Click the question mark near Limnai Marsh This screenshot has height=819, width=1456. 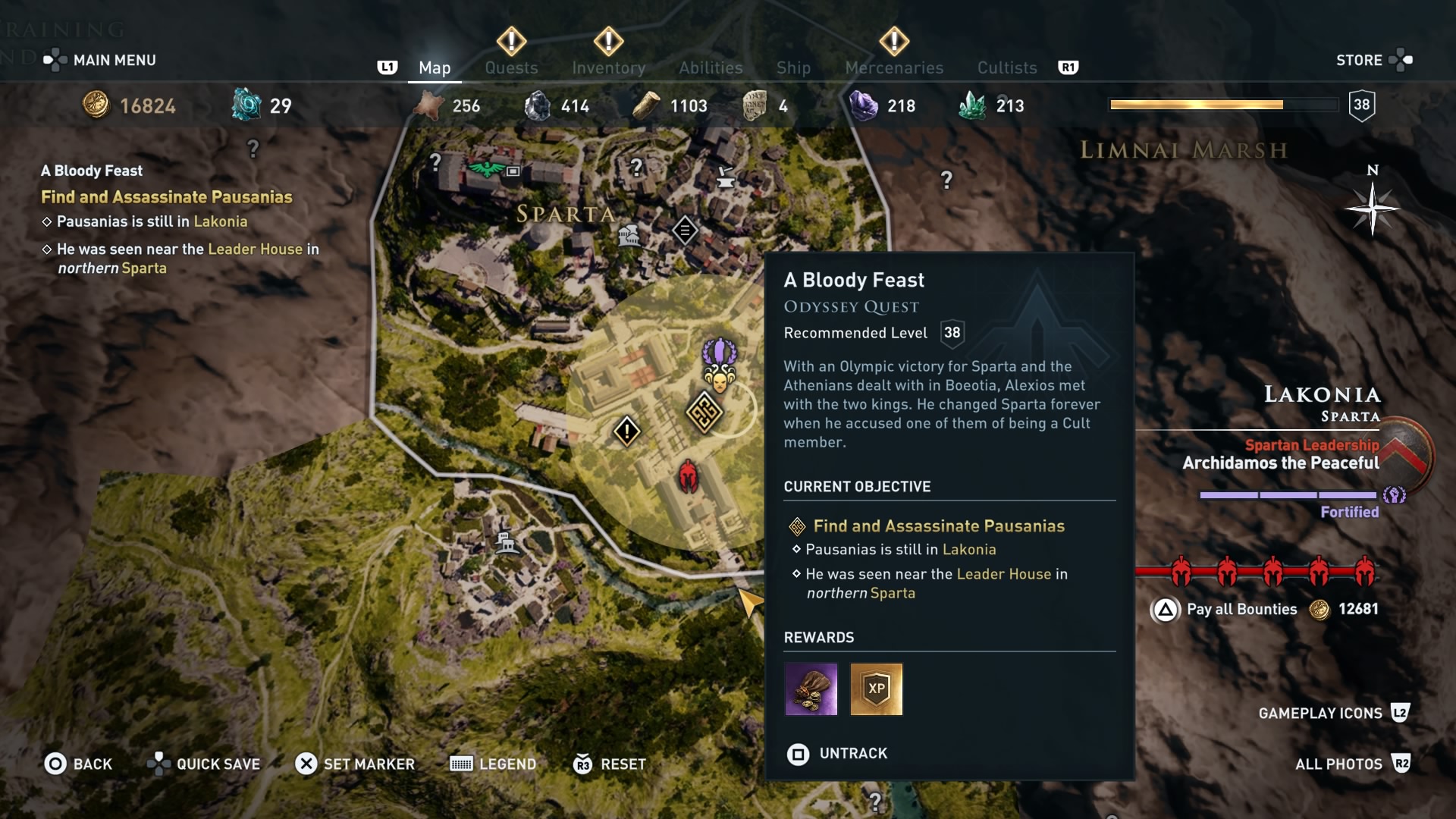pyautogui.click(x=945, y=177)
